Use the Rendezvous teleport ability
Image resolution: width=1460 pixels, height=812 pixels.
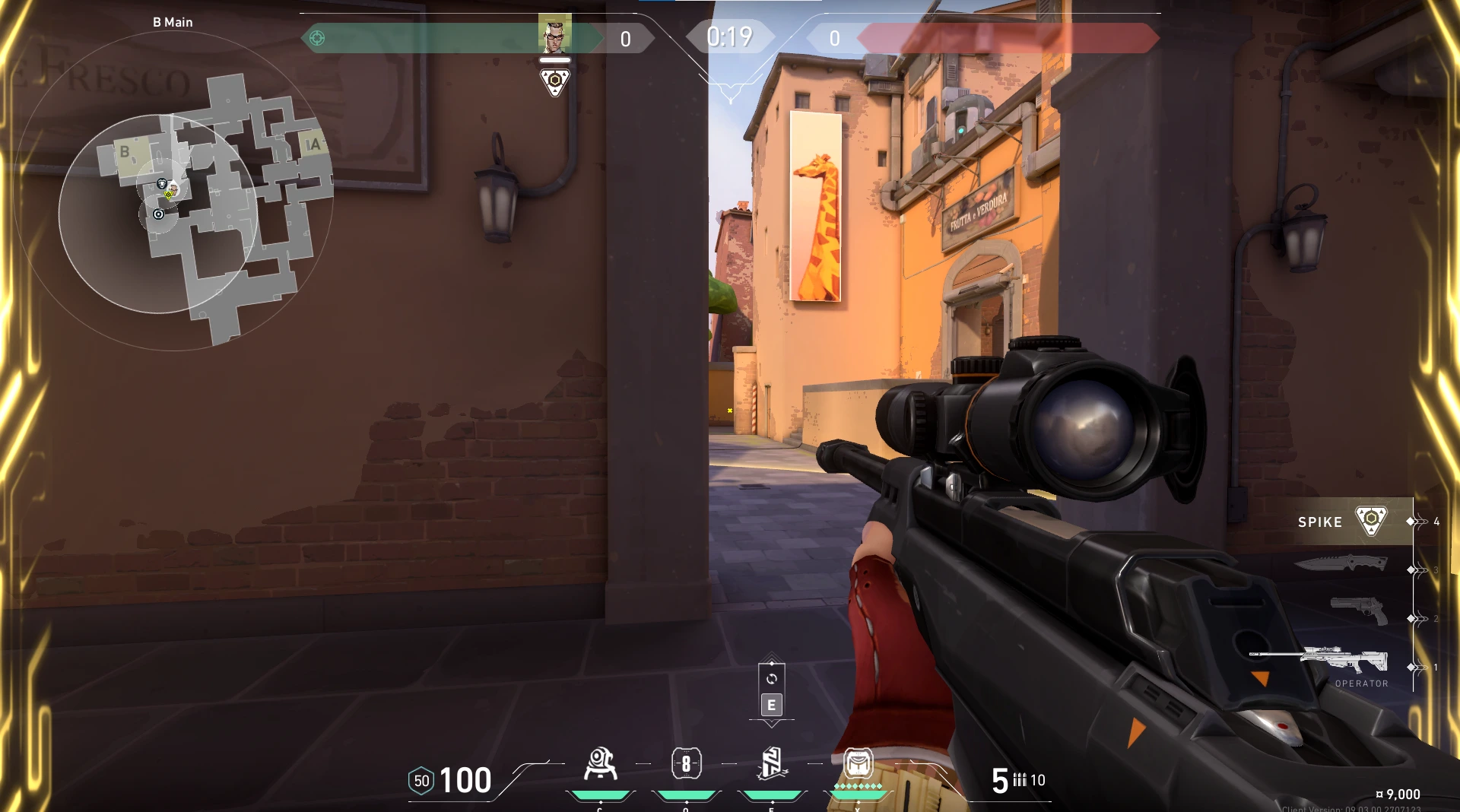tap(772, 764)
